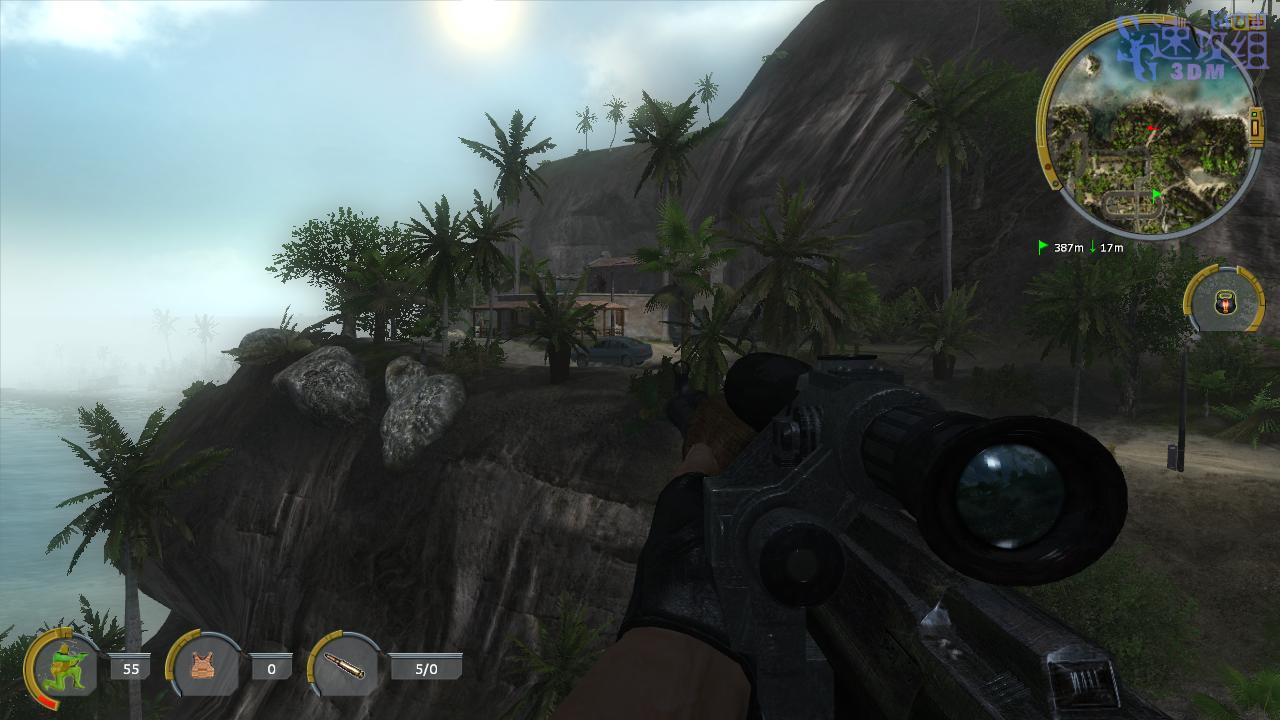Click the red marker on the minimap
Viewport: 1280px width, 720px height.
coord(1152,129)
